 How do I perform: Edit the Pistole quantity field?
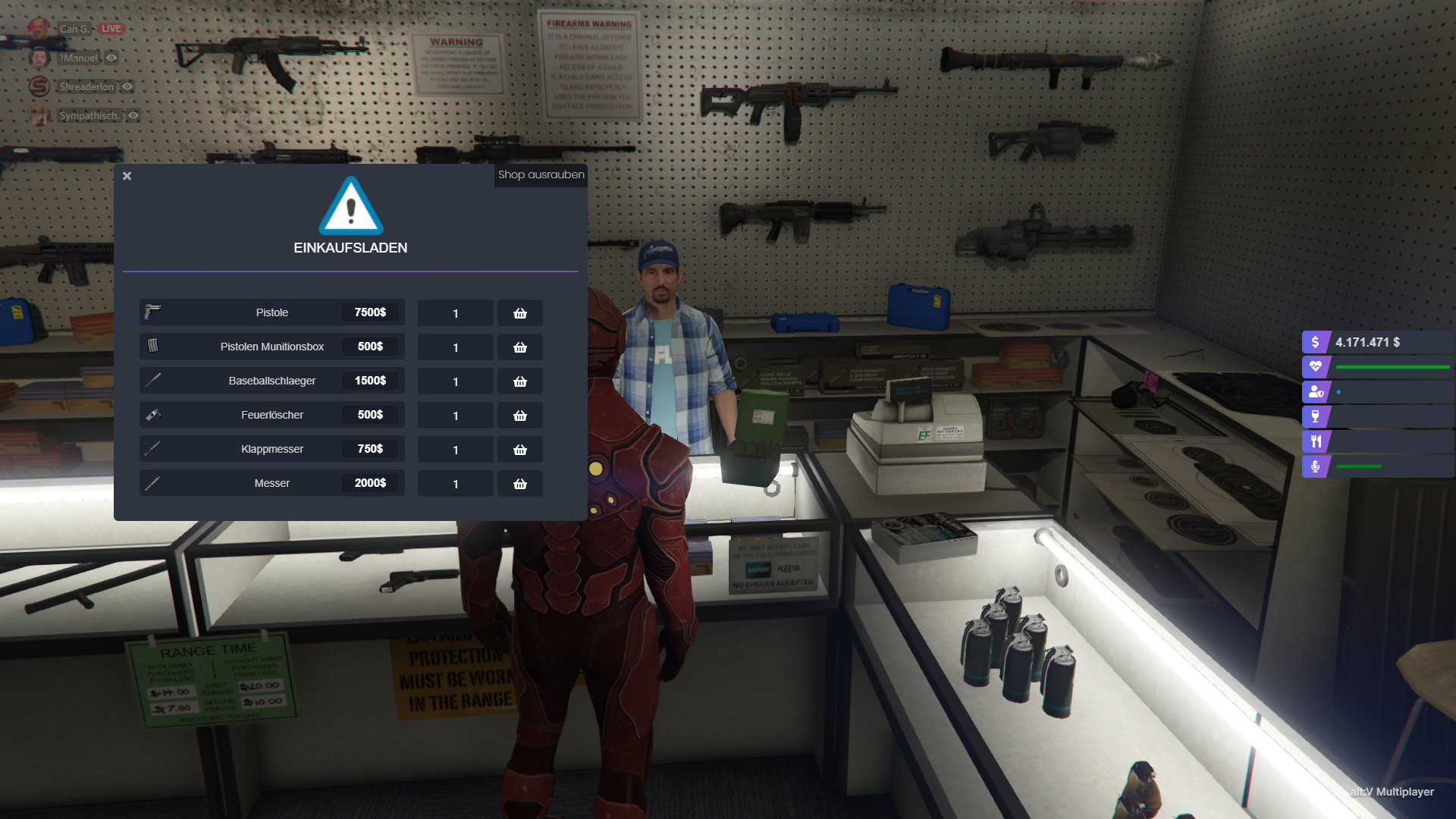pyautogui.click(x=456, y=313)
